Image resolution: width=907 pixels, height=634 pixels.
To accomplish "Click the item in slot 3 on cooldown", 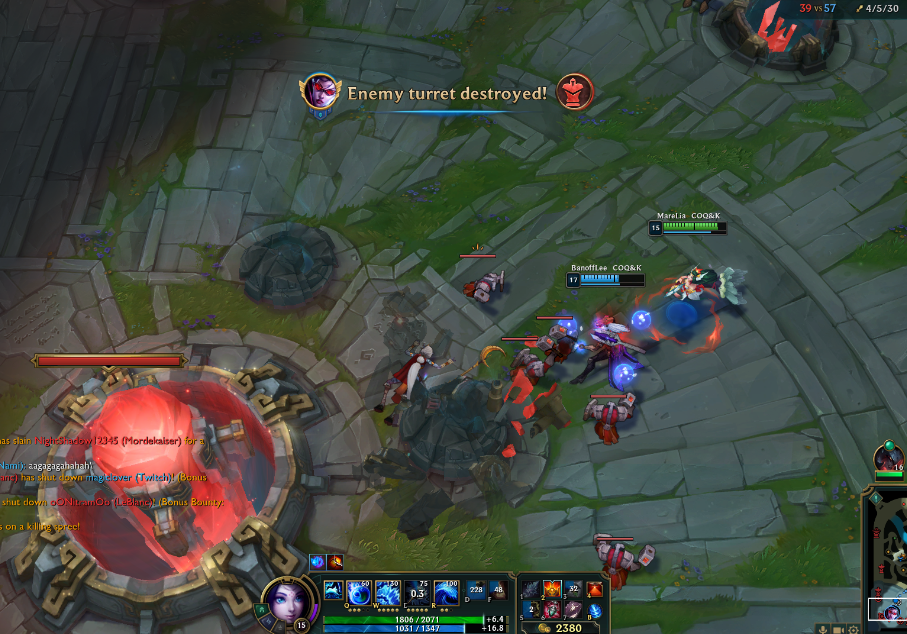I will 574,590.
